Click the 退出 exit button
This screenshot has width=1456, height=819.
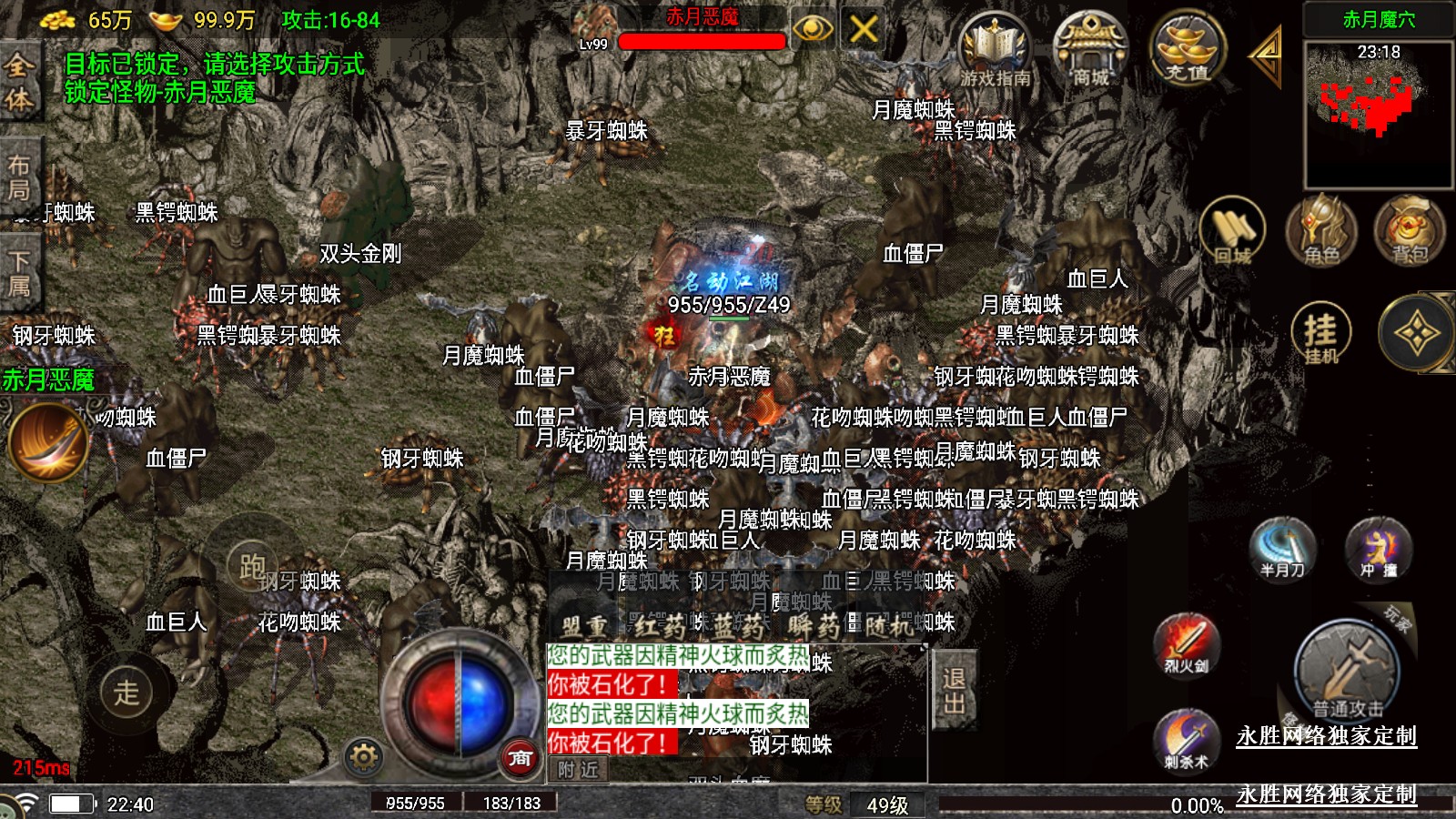(954, 690)
